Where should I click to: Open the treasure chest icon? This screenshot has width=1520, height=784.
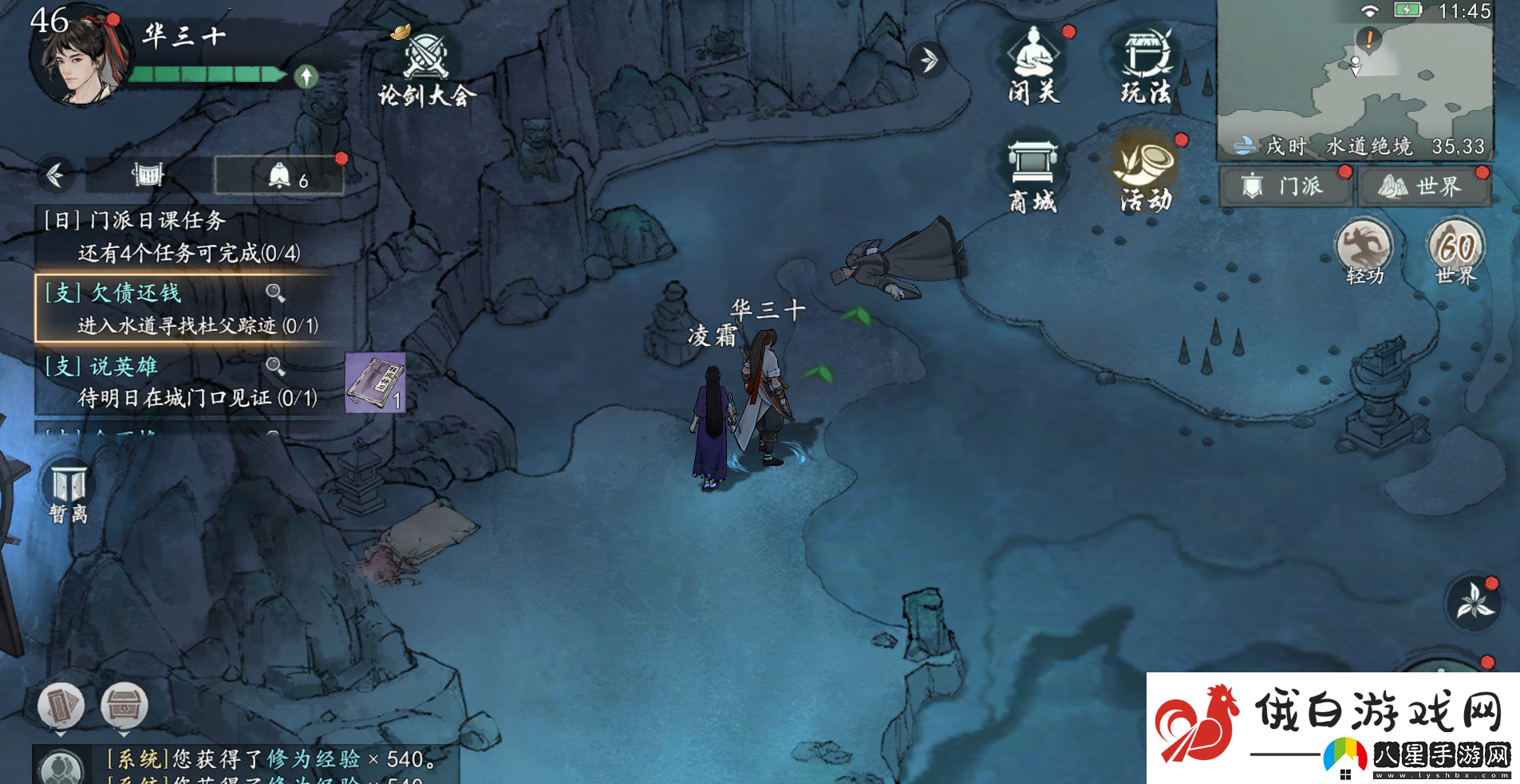coord(124,706)
